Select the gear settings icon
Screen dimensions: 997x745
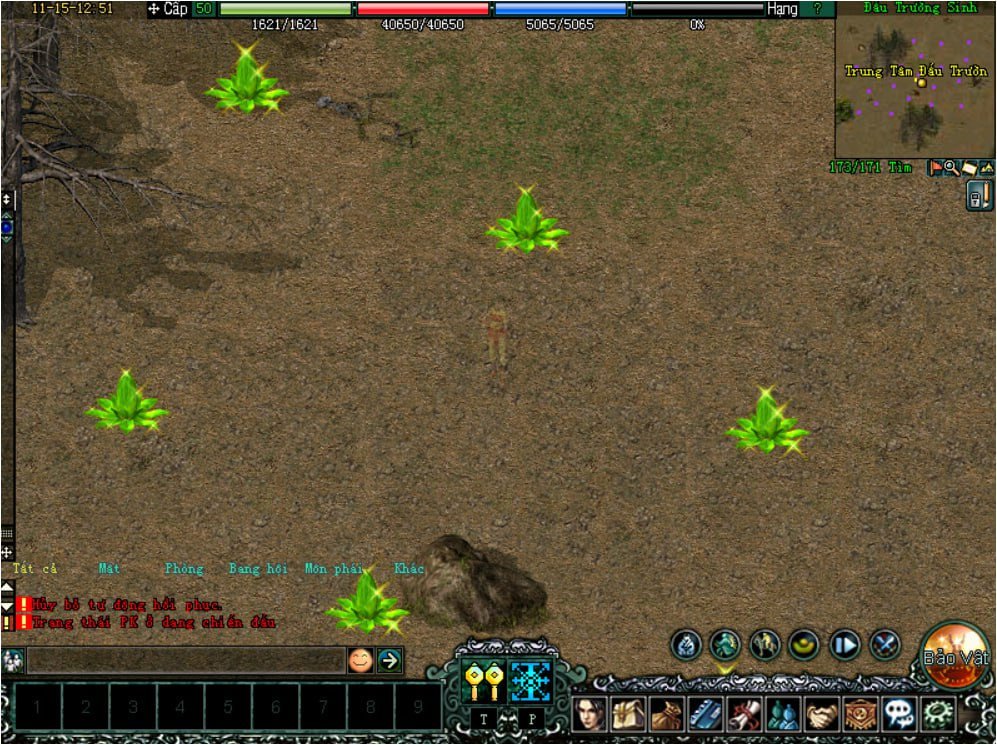click(x=939, y=714)
